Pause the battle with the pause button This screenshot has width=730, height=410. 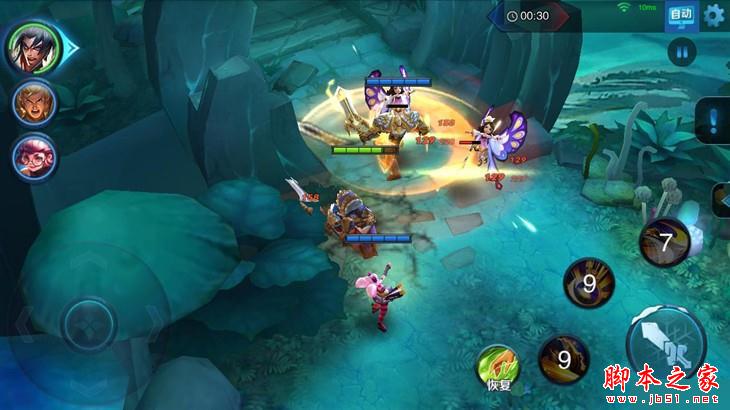682,52
